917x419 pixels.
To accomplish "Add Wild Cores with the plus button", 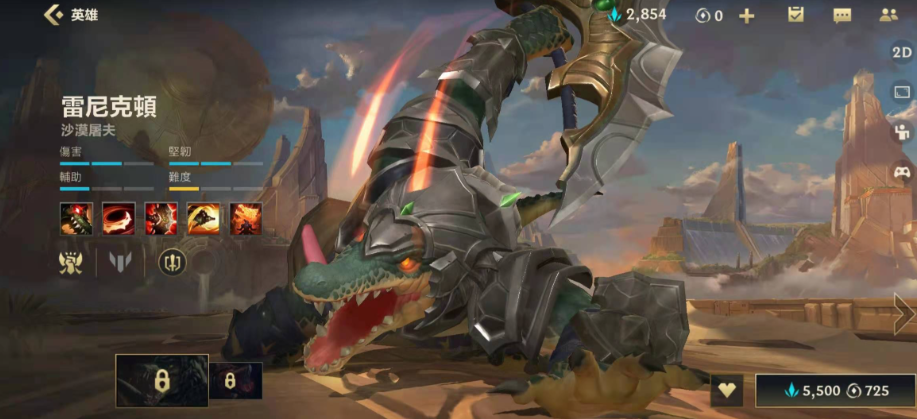I will (746, 15).
